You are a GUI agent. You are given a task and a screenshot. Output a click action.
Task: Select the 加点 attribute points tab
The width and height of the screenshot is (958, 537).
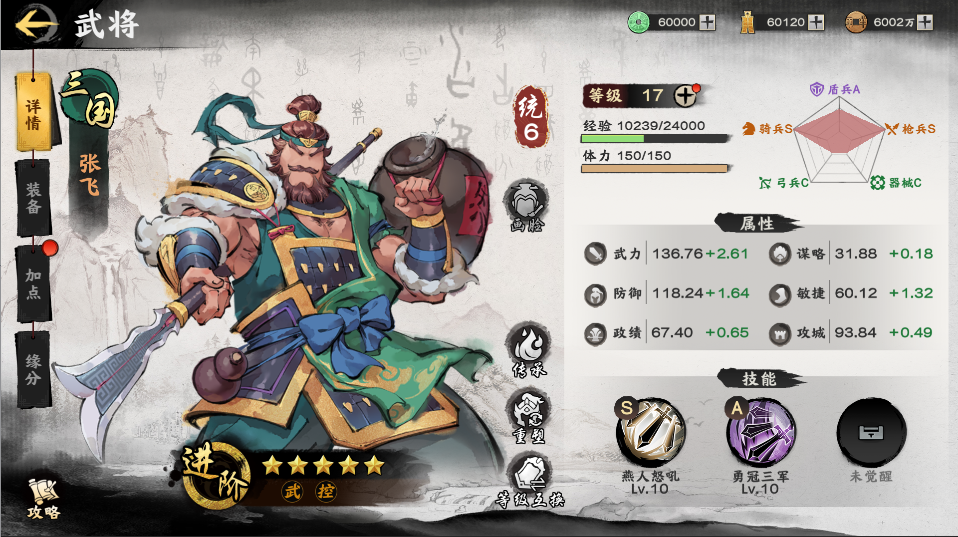(33, 280)
